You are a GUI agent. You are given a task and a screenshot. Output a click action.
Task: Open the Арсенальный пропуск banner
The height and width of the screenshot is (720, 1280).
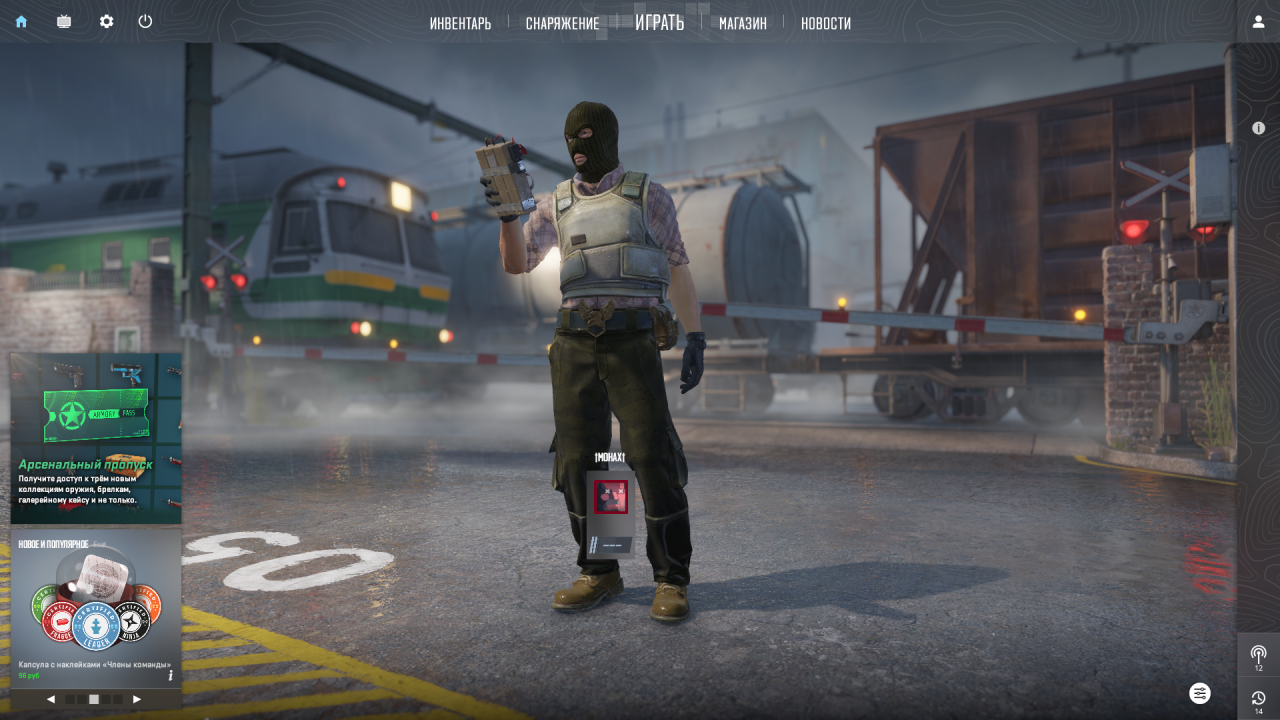click(x=96, y=438)
